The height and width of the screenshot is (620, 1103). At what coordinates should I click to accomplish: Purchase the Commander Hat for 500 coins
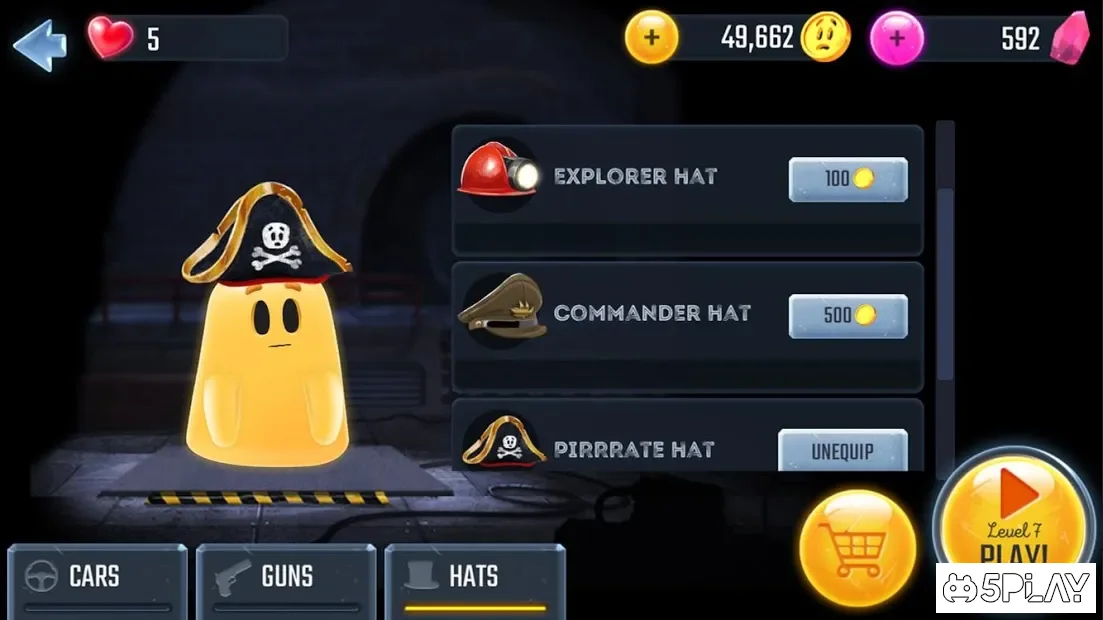(x=848, y=316)
